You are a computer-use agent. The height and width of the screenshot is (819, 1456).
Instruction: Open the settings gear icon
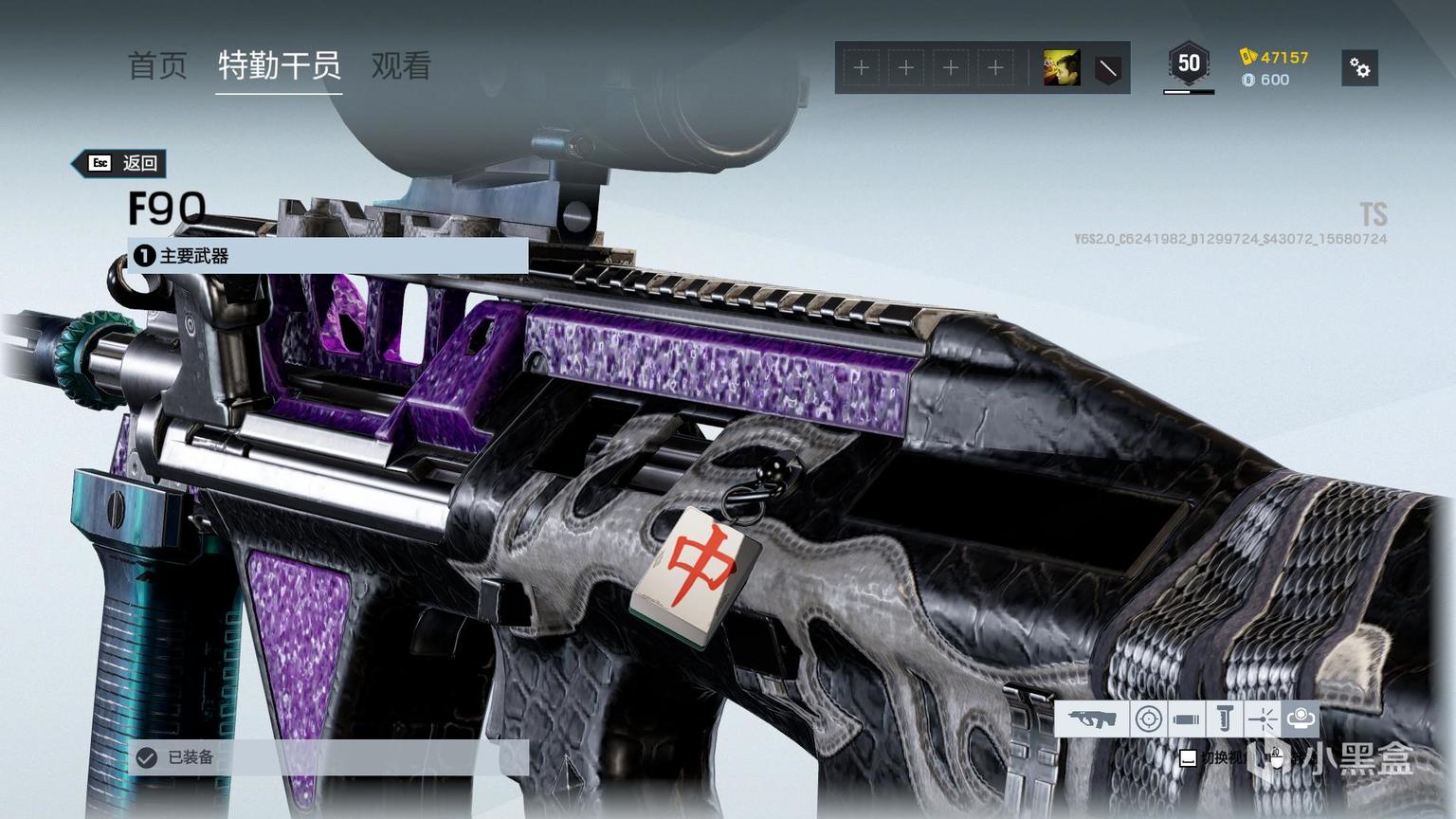(1360, 68)
